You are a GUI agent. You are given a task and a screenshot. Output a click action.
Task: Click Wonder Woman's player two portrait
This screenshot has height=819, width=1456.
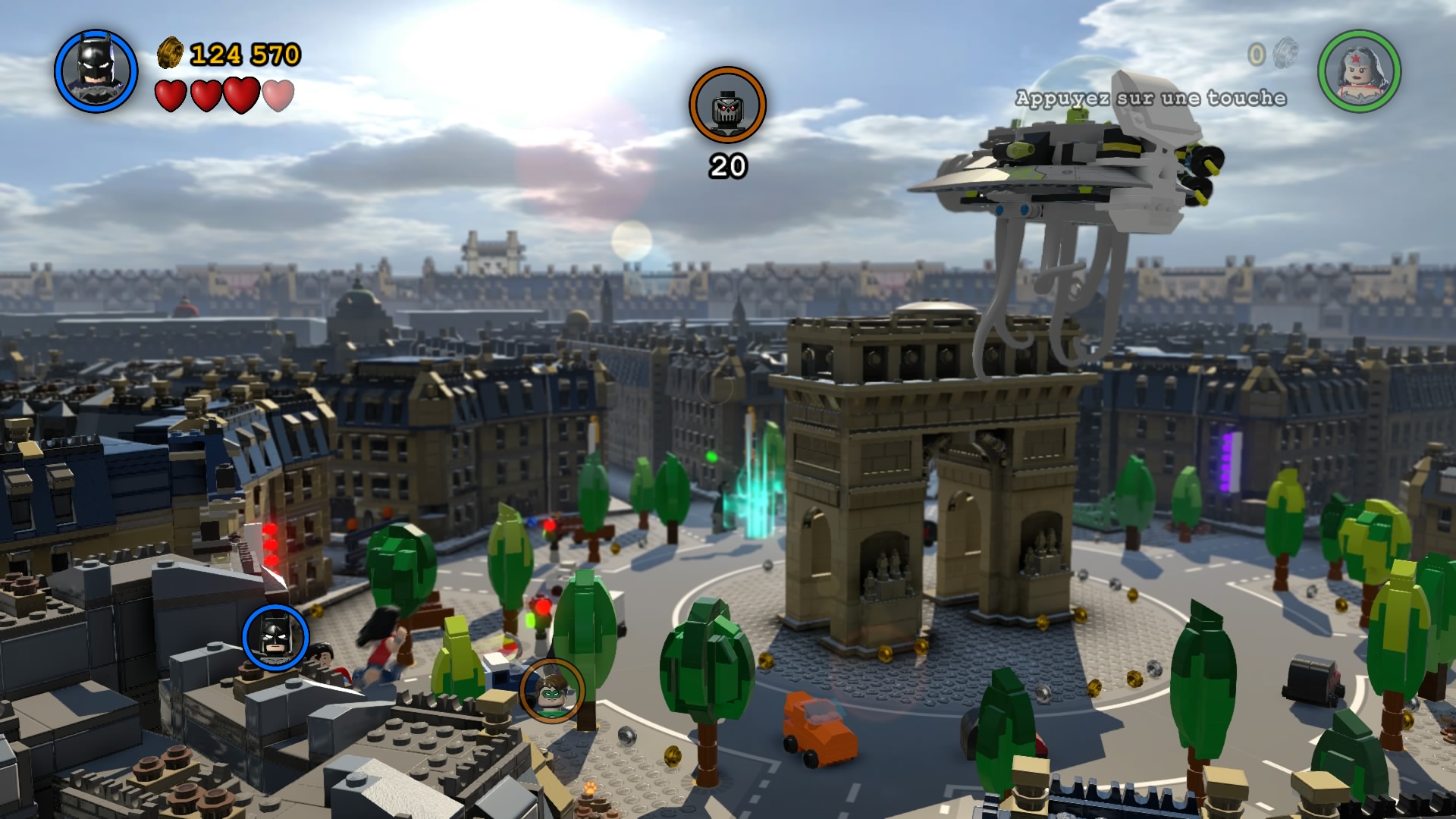pos(1359,71)
